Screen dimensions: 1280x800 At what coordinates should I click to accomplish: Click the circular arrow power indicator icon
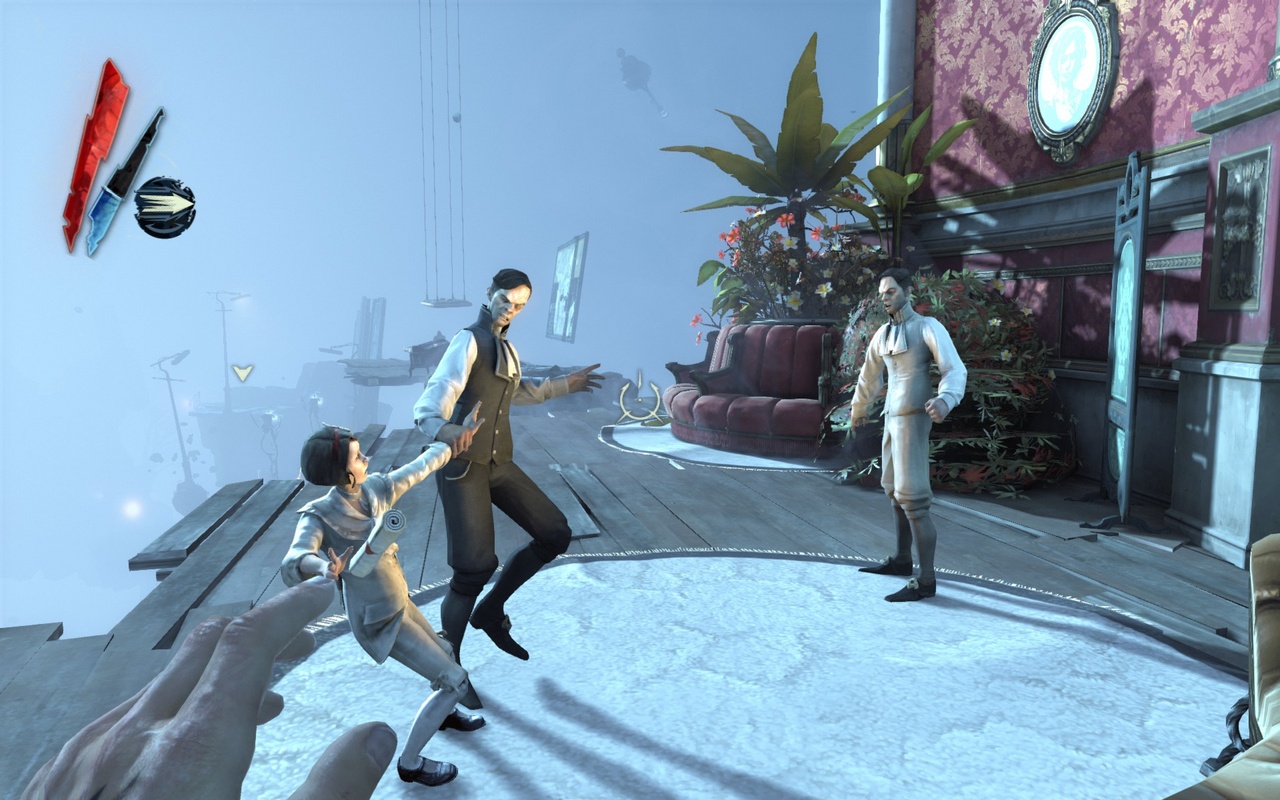coord(166,205)
